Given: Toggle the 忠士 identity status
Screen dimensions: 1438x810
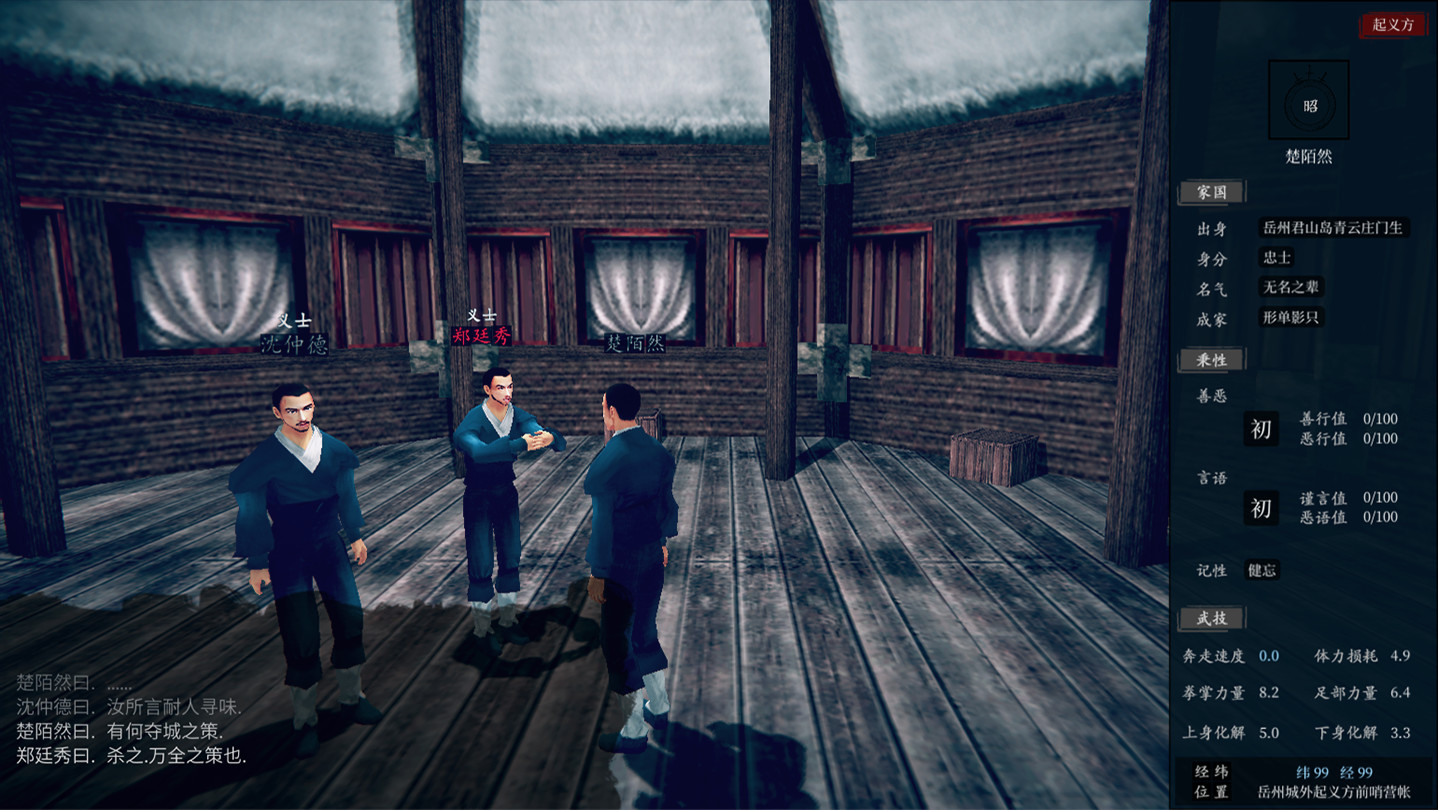Looking at the screenshot, I should [1276, 257].
